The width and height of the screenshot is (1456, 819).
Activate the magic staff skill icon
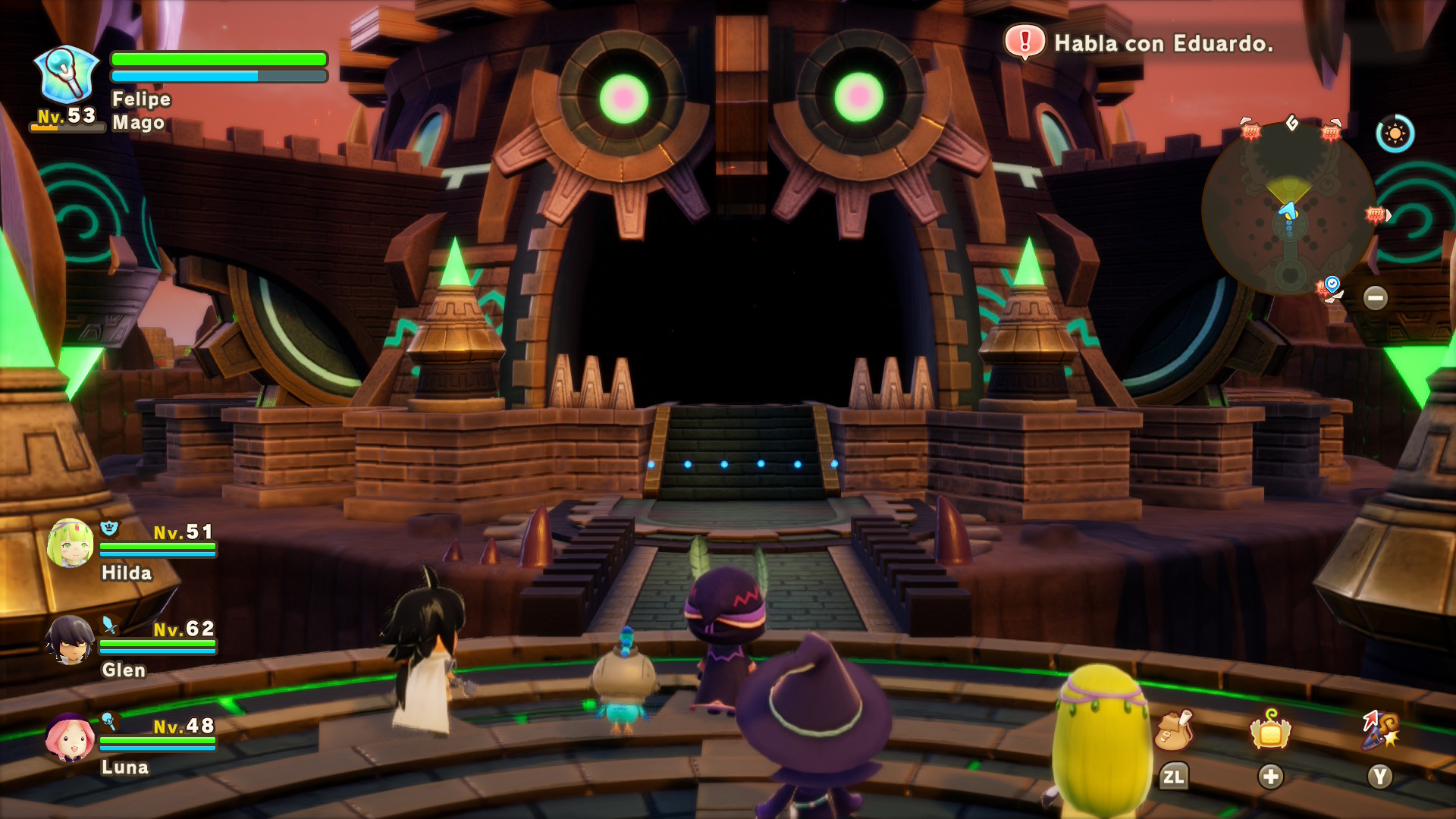click(x=1380, y=730)
